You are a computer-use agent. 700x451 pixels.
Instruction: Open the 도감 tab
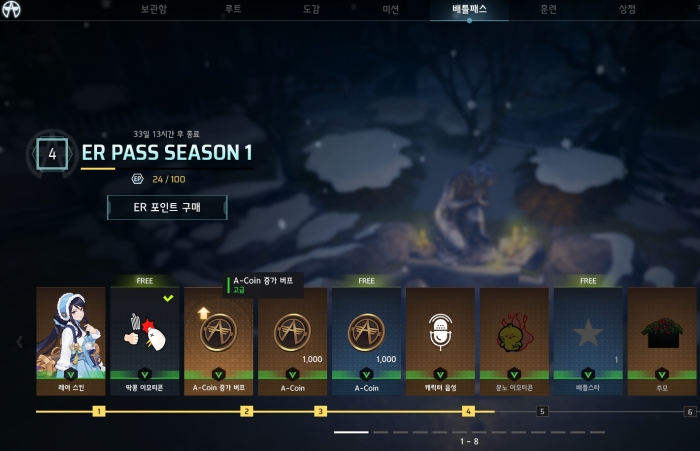[x=311, y=9]
